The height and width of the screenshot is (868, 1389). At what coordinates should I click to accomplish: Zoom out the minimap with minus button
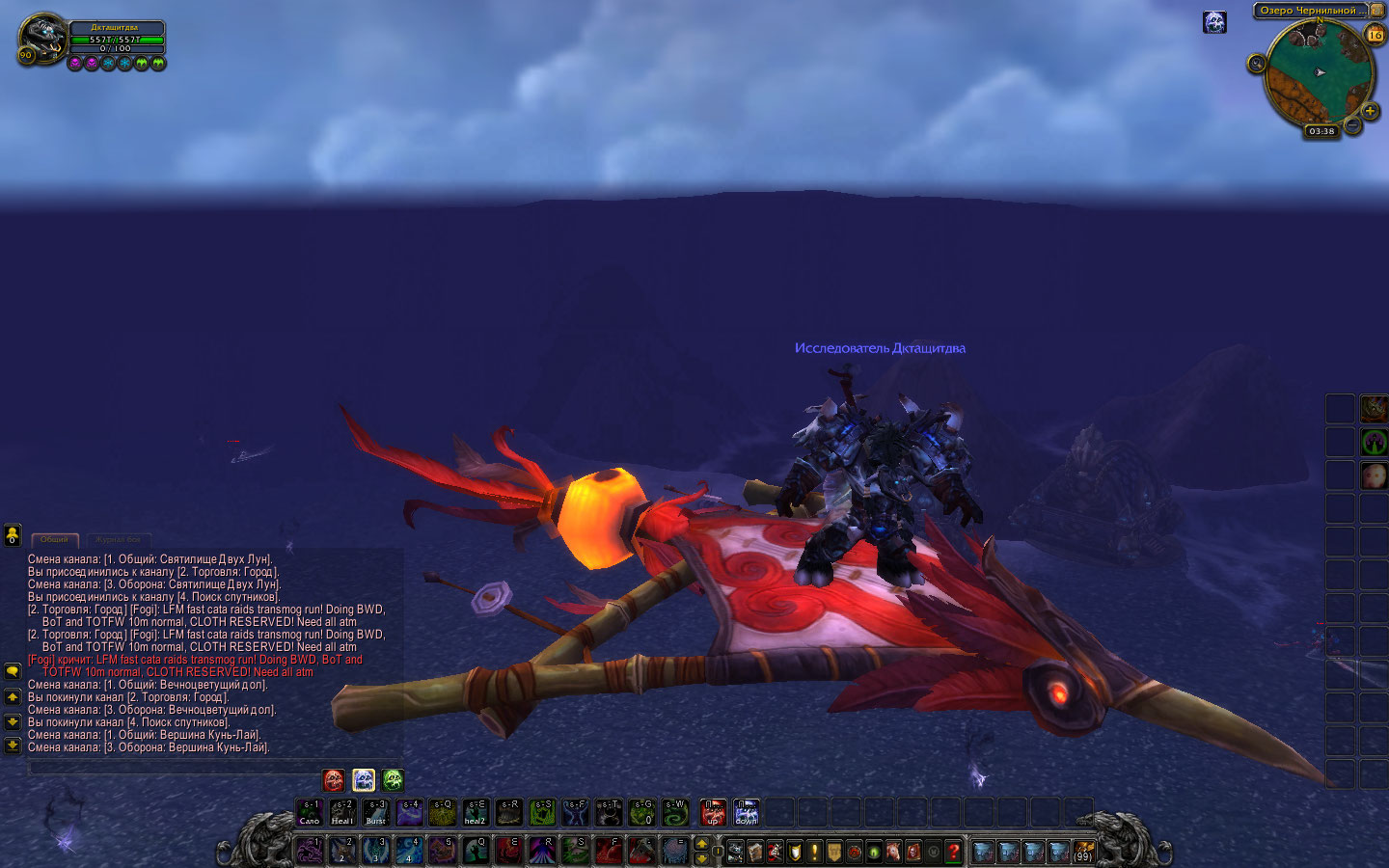(1353, 125)
